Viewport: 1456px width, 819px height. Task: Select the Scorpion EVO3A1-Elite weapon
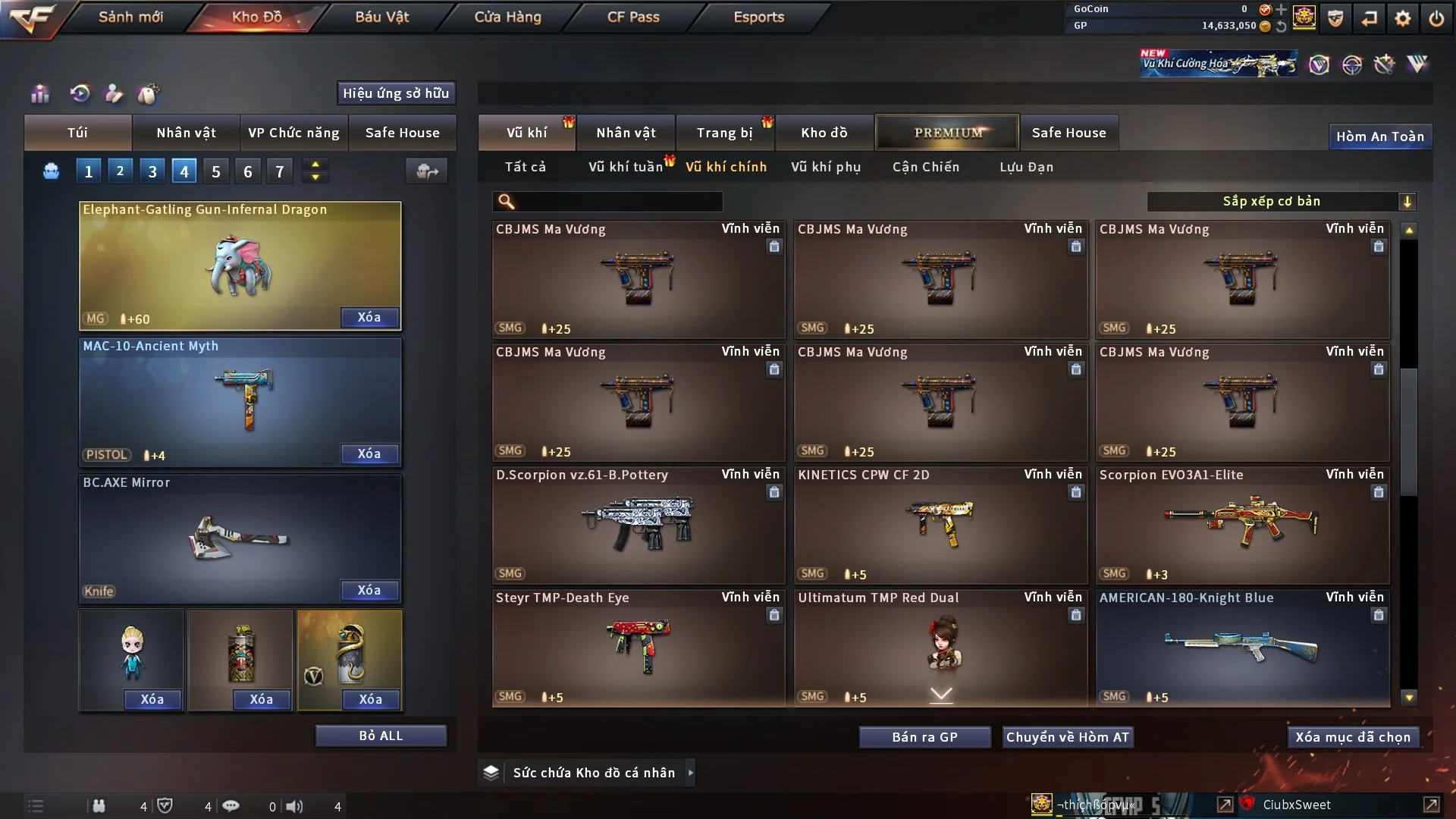pos(1242,525)
